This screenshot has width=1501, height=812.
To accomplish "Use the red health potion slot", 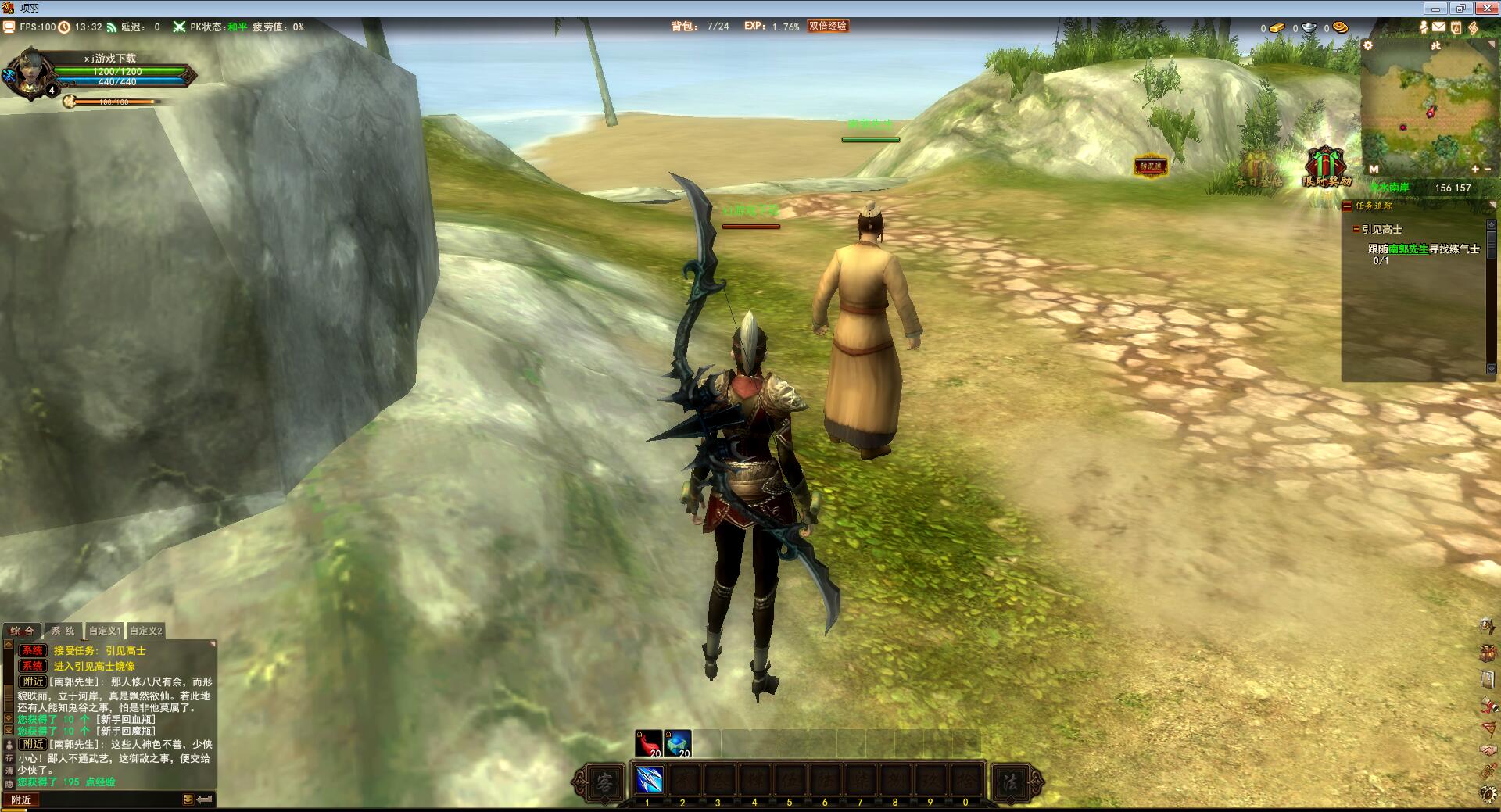I will pos(649,743).
